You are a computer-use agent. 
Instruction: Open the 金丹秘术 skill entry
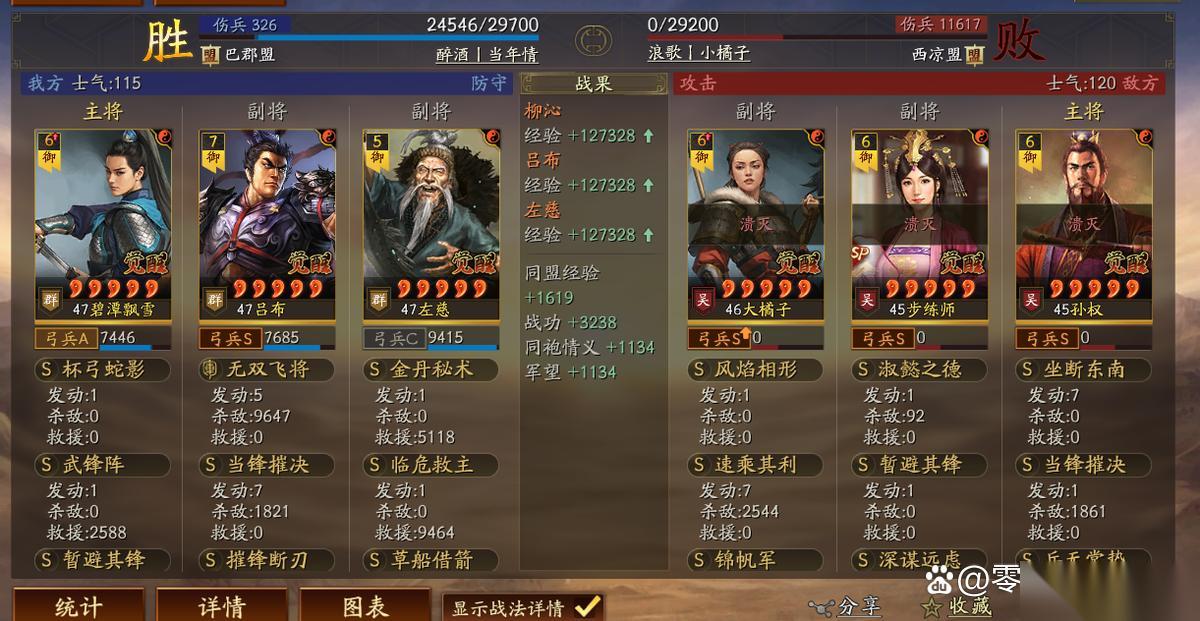pyautogui.click(x=431, y=369)
